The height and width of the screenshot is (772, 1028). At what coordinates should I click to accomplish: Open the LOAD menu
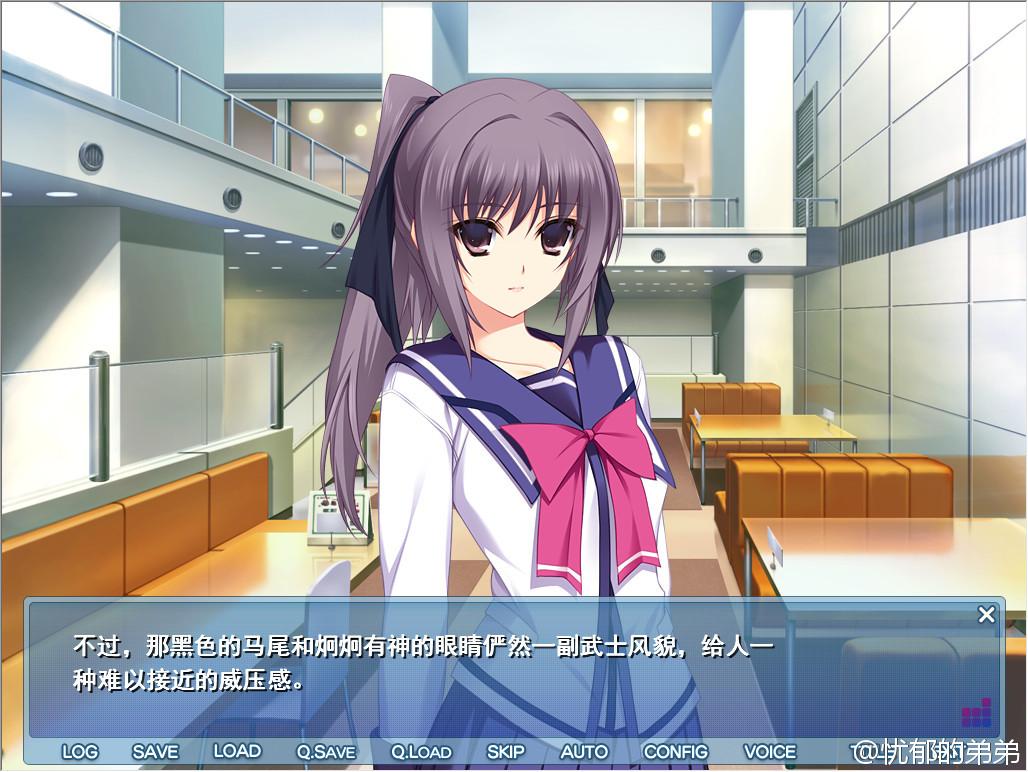click(237, 751)
